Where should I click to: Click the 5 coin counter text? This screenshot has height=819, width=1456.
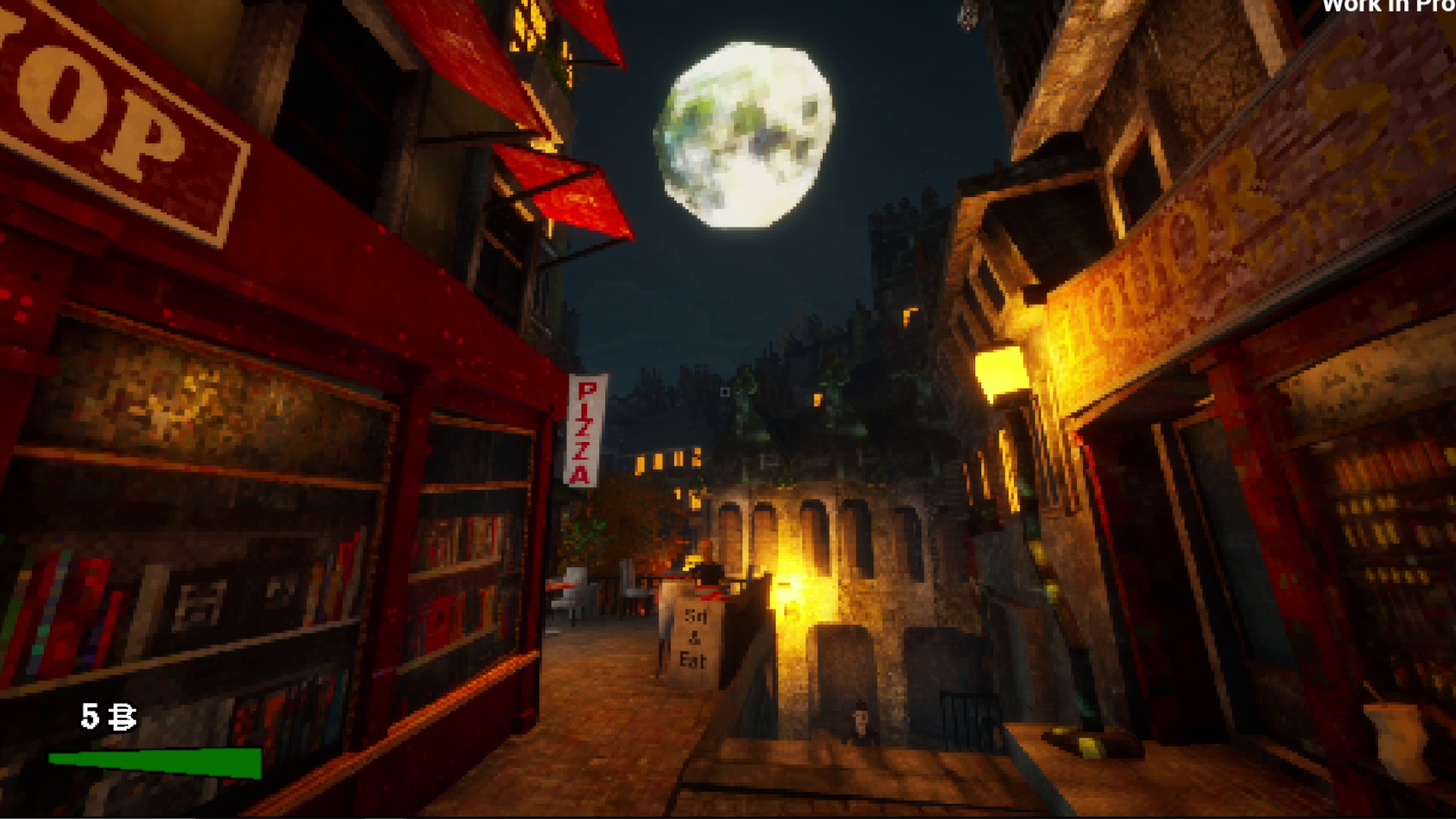click(x=89, y=715)
